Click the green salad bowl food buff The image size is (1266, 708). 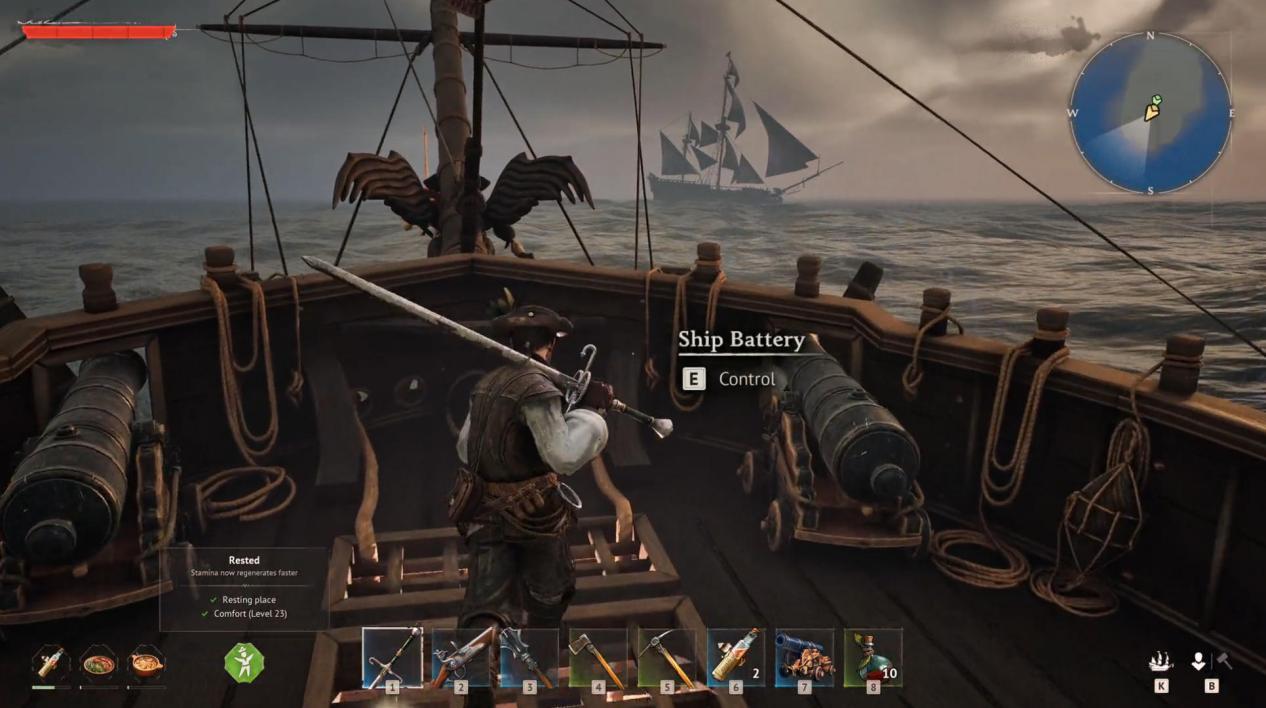pyautogui.click(x=98, y=662)
